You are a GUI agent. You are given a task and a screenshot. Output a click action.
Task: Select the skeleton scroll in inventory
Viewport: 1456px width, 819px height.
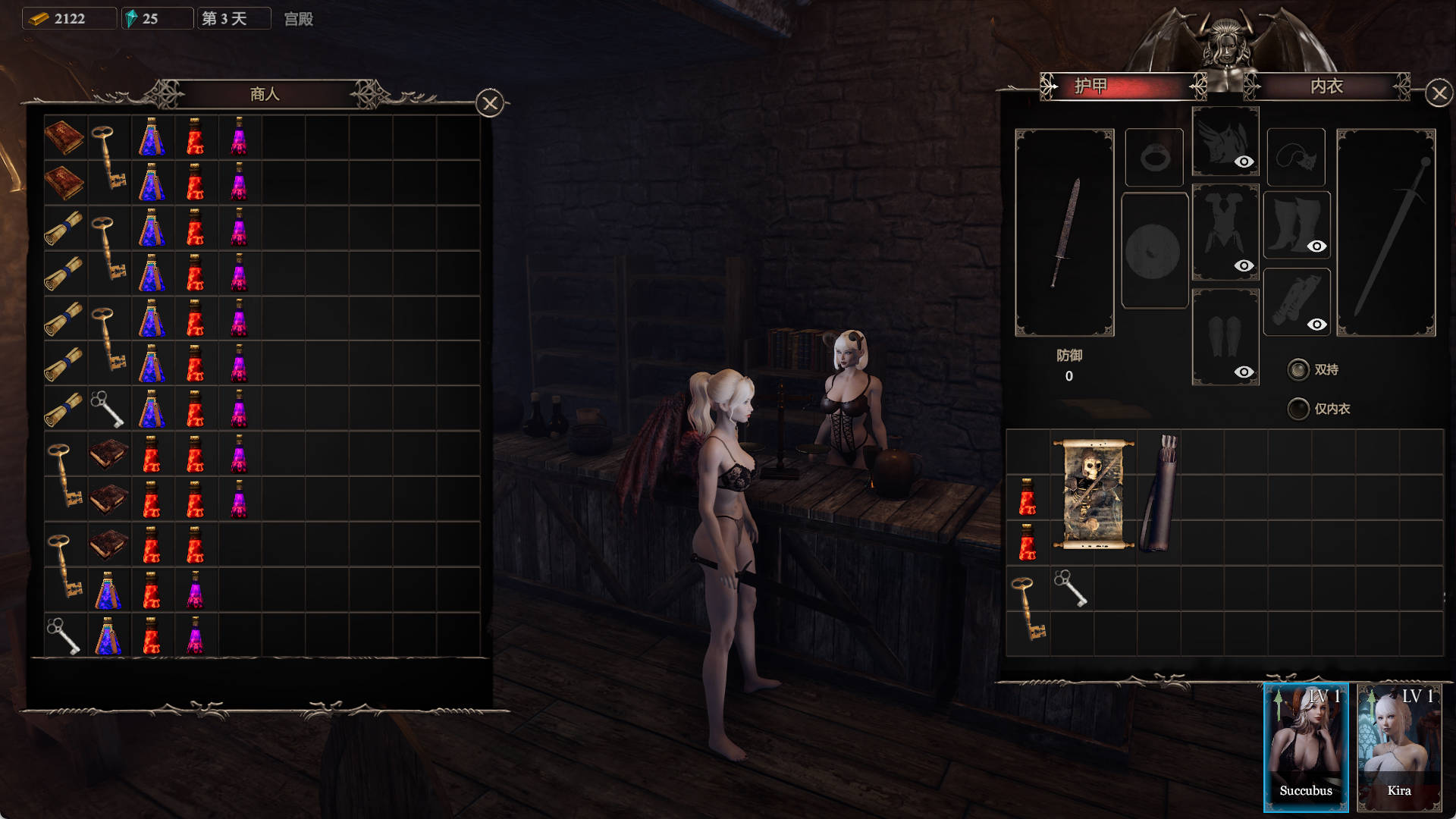(1093, 494)
